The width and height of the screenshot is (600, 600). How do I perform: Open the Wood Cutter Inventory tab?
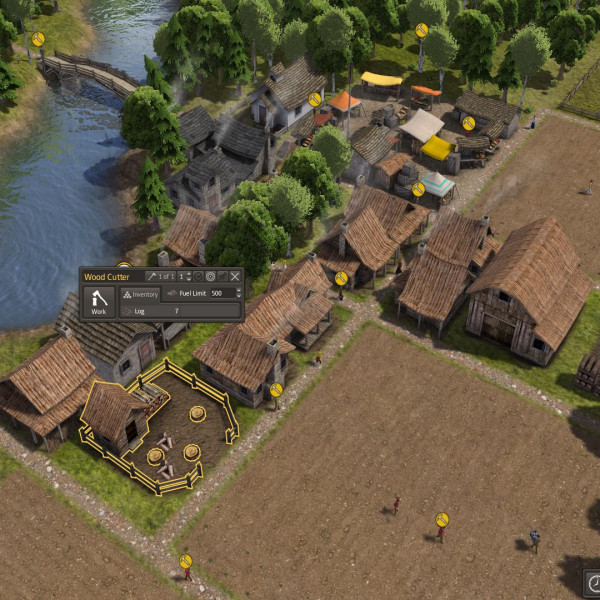[x=140, y=294]
